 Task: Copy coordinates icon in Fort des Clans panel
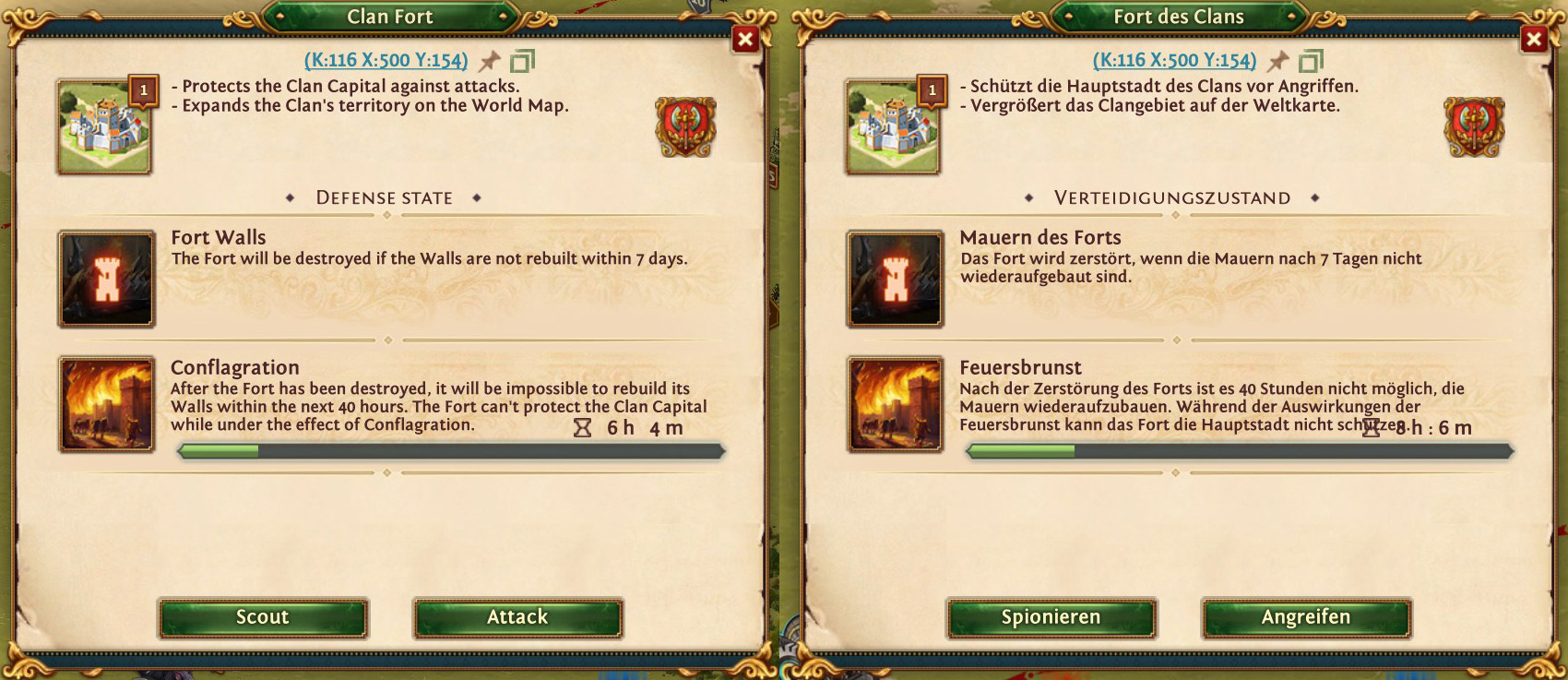click(1311, 62)
